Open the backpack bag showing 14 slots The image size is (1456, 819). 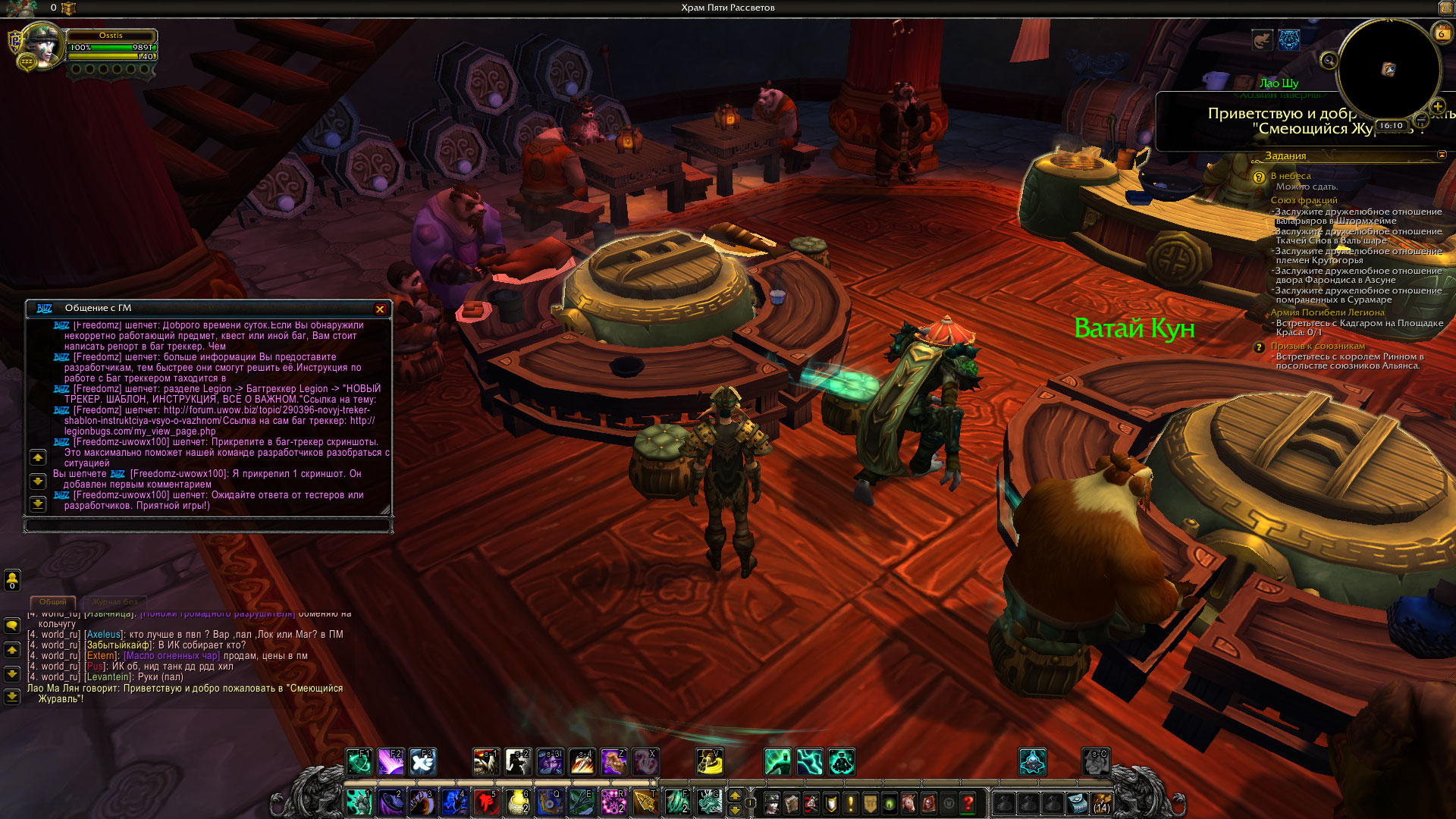point(1101,802)
